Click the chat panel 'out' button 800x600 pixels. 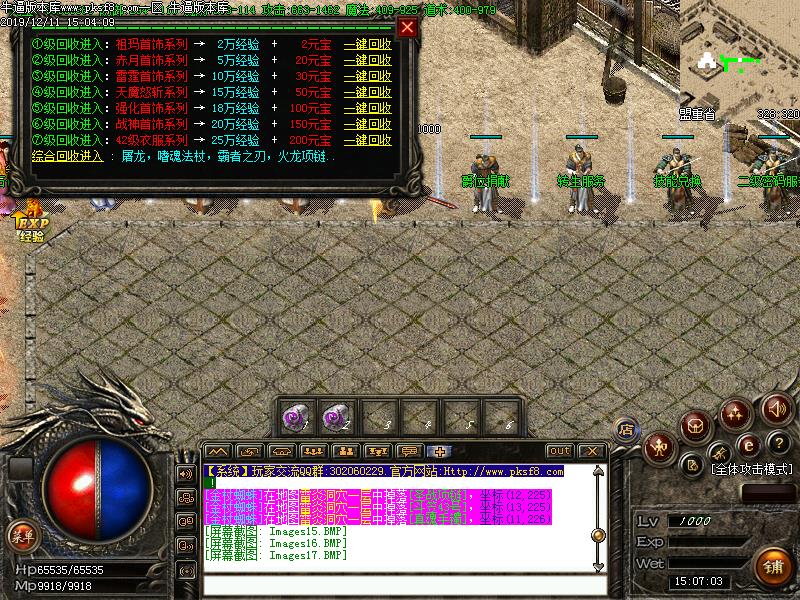coord(560,451)
